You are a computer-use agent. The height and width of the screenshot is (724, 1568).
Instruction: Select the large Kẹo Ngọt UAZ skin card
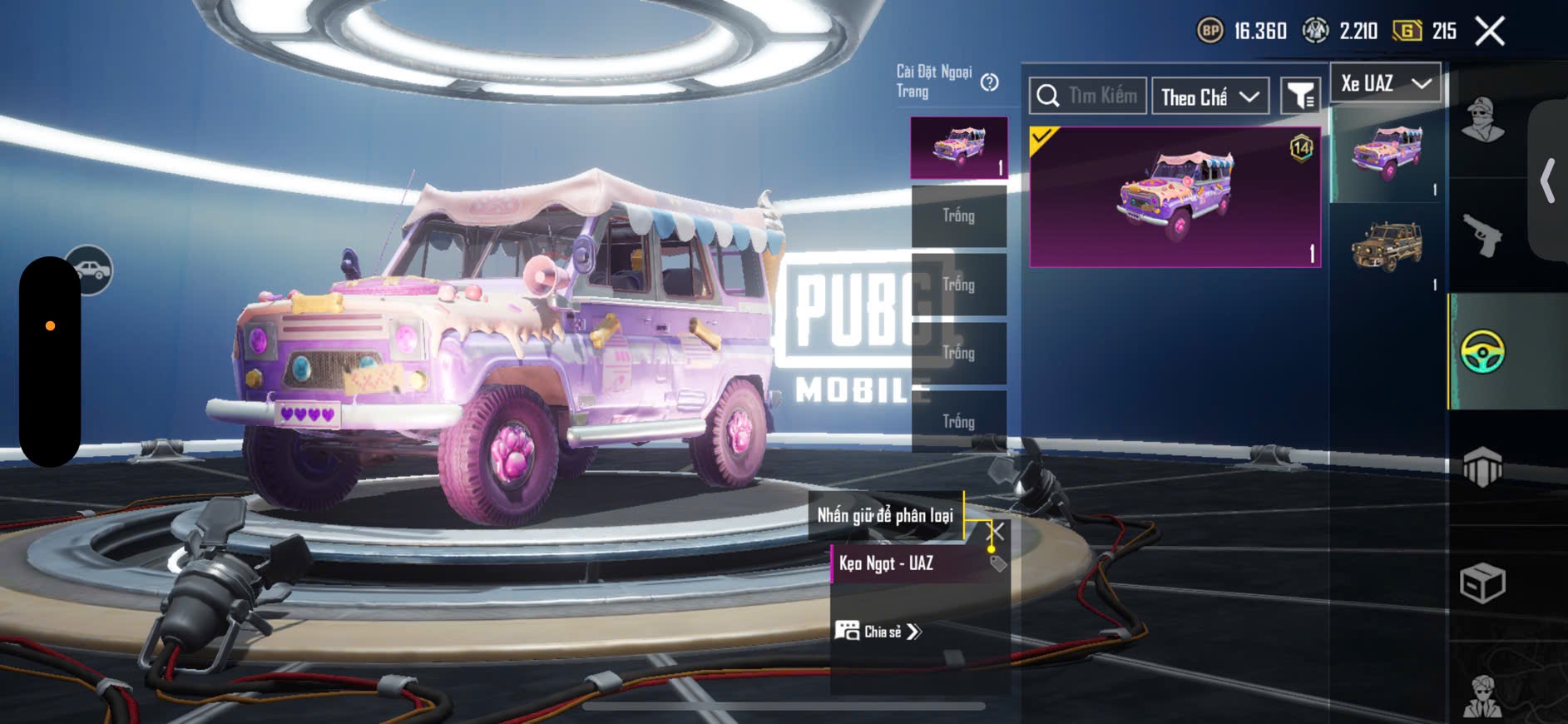[1175, 197]
